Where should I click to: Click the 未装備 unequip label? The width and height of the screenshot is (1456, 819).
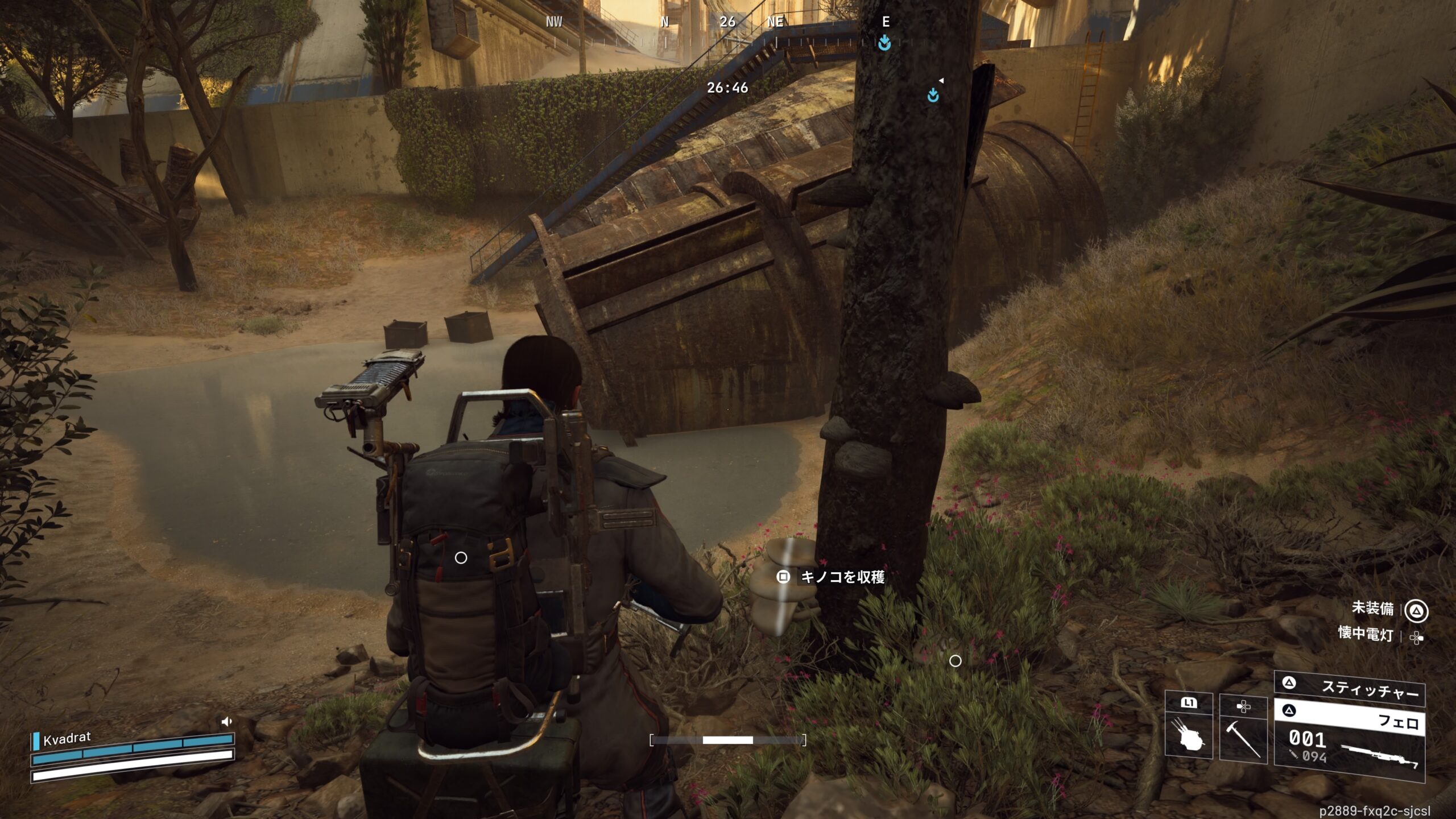1372,609
